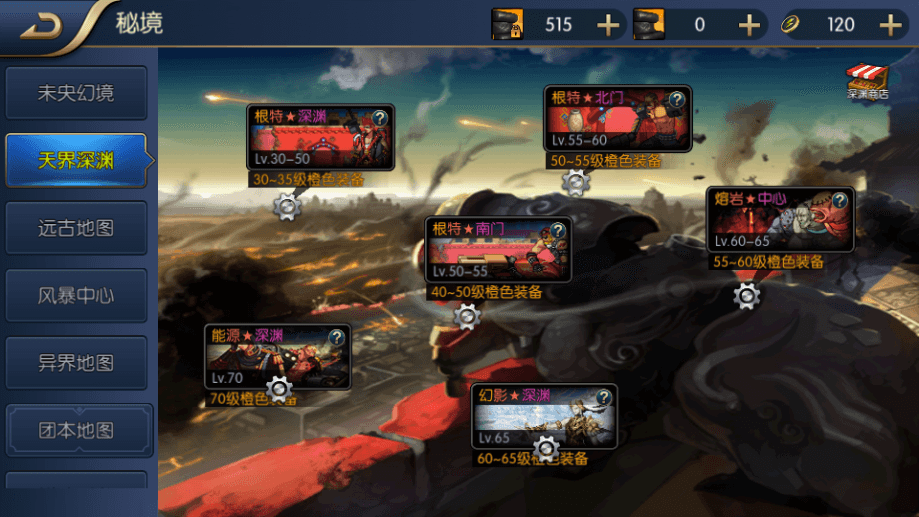
Task: Enter the 根特★北门 Lv.55-60 dungeon
Action: point(617,120)
